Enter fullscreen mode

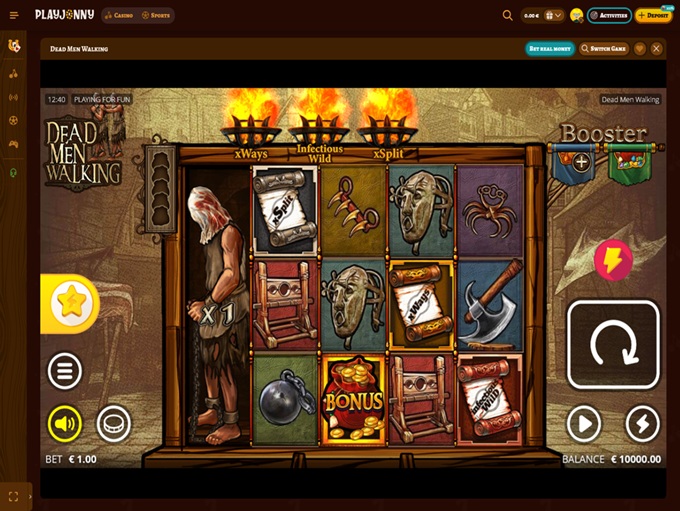click(14, 496)
